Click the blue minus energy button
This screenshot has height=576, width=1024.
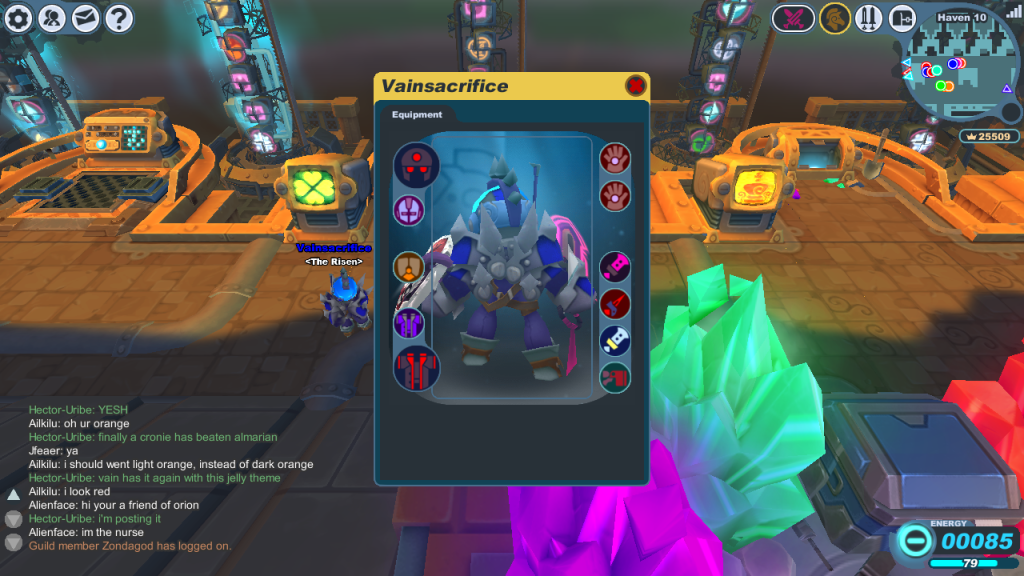[x=914, y=541]
